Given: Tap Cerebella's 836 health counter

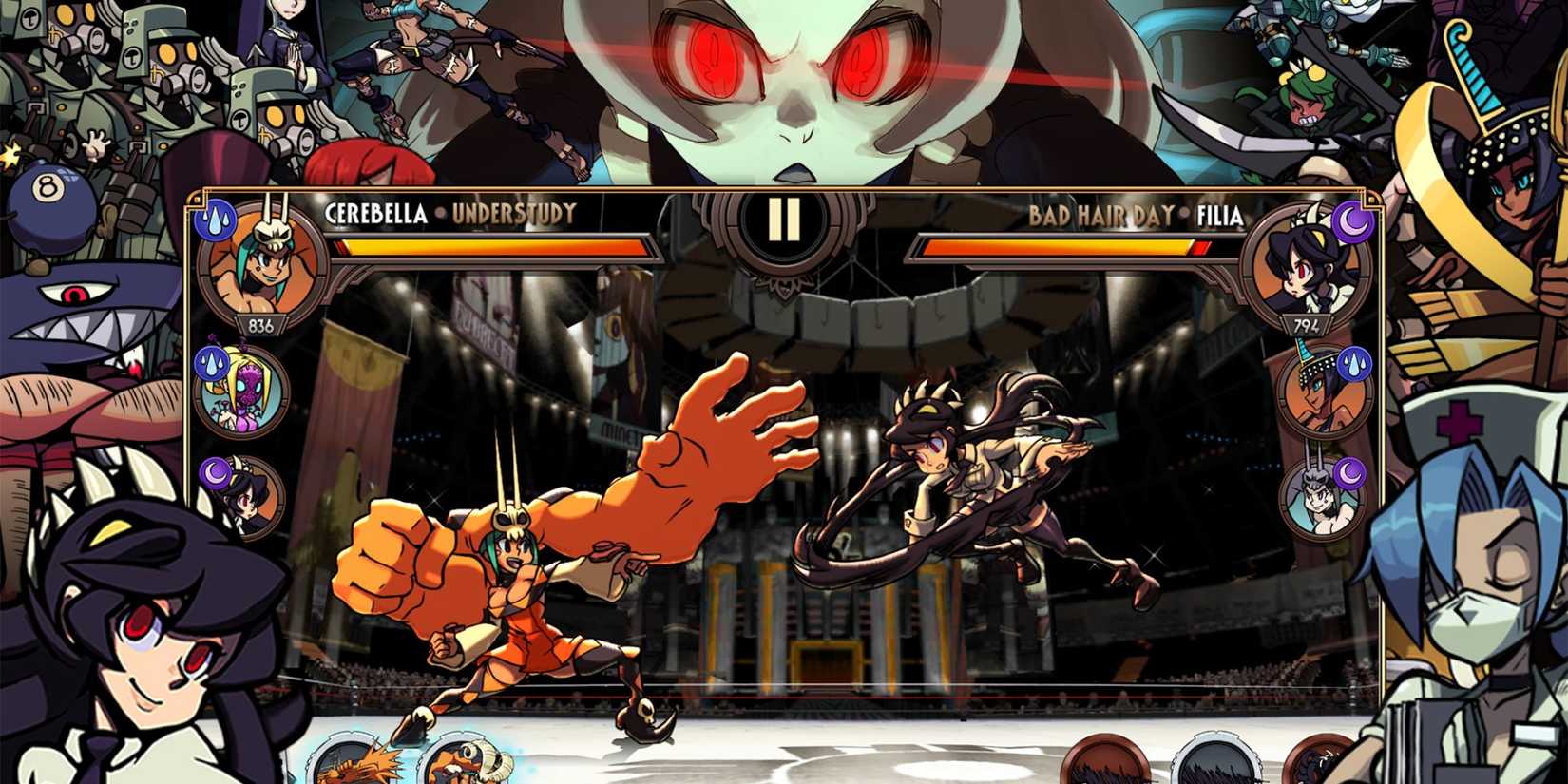Looking at the screenshot, I should (263, 325).
